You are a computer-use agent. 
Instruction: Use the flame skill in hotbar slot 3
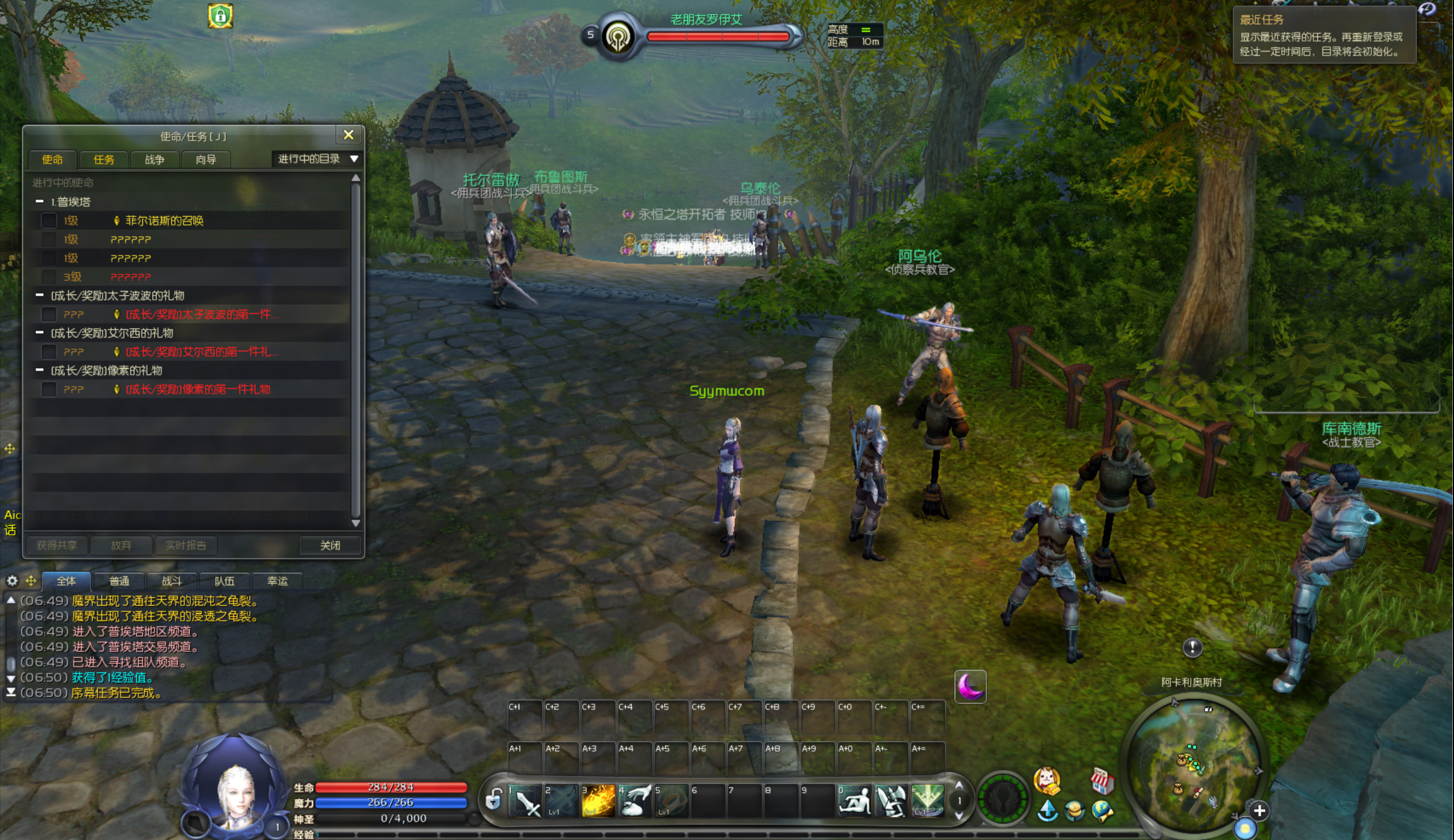point(598,801)
